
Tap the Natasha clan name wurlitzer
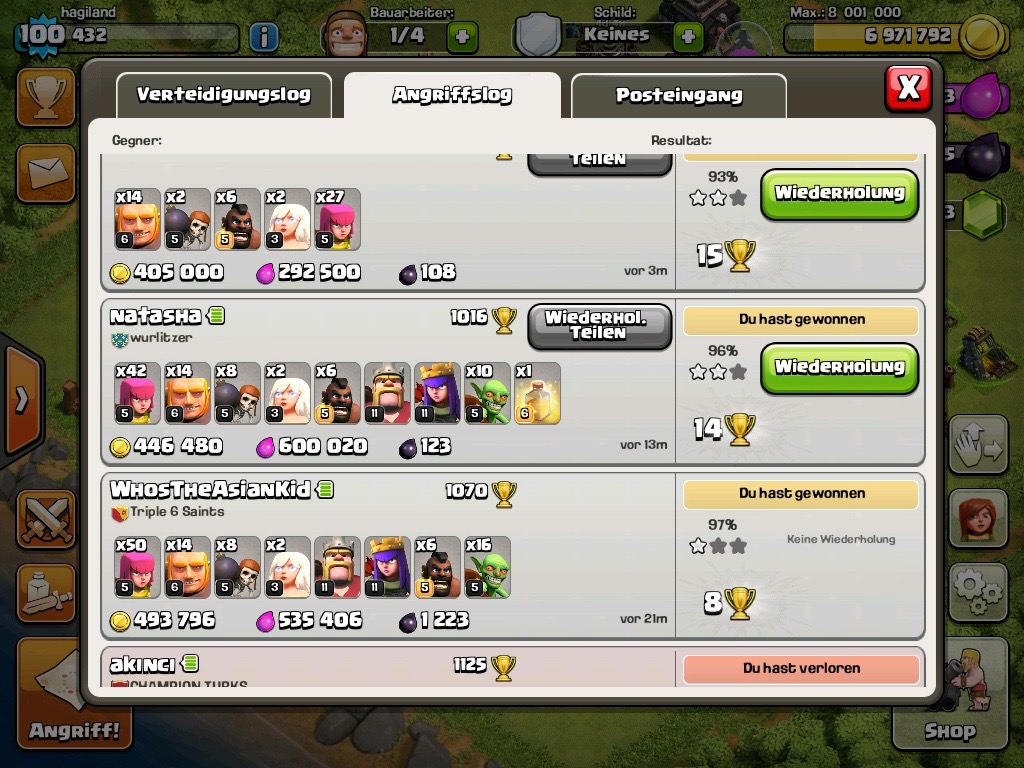click(x=160, y=338)
